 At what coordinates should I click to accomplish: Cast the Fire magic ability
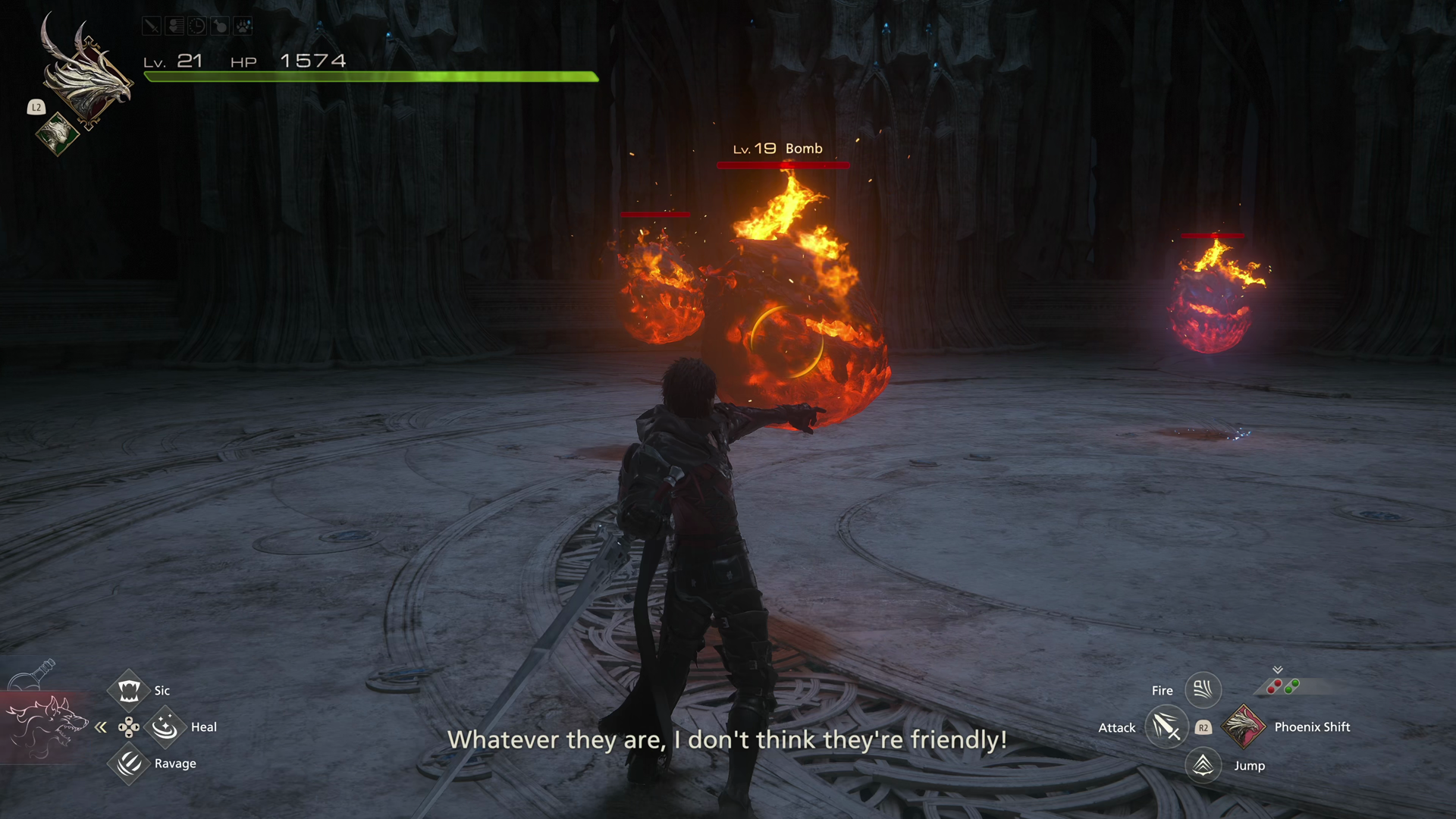coord(1203,689)
